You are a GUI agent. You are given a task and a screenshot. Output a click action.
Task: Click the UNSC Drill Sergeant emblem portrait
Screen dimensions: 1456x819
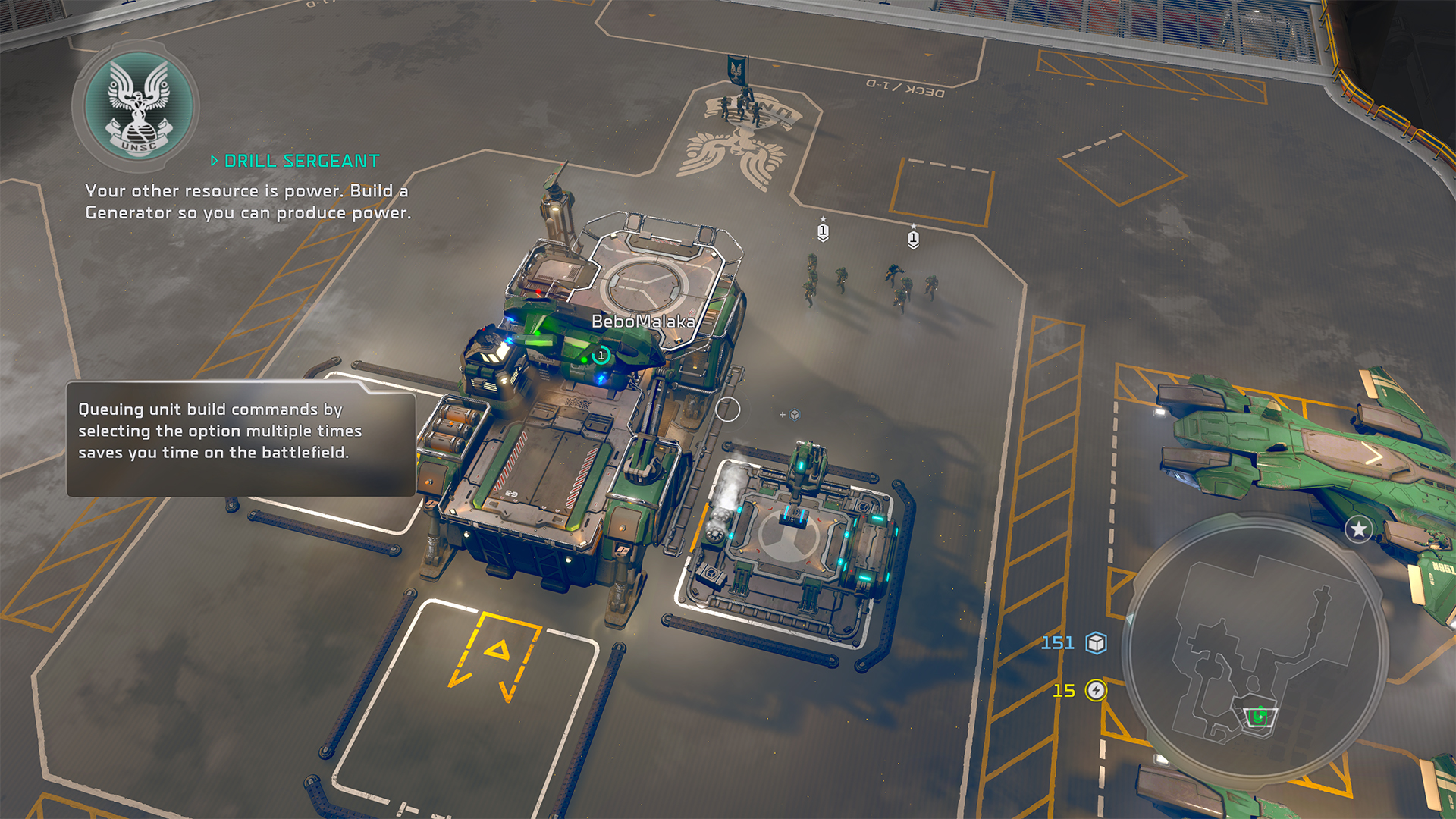click(137, 106)
